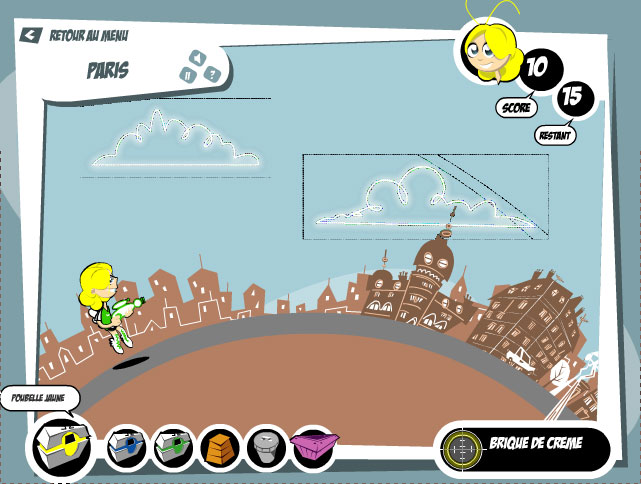Open help with the question mark button

pyautogui.click(x=212, y=72)
